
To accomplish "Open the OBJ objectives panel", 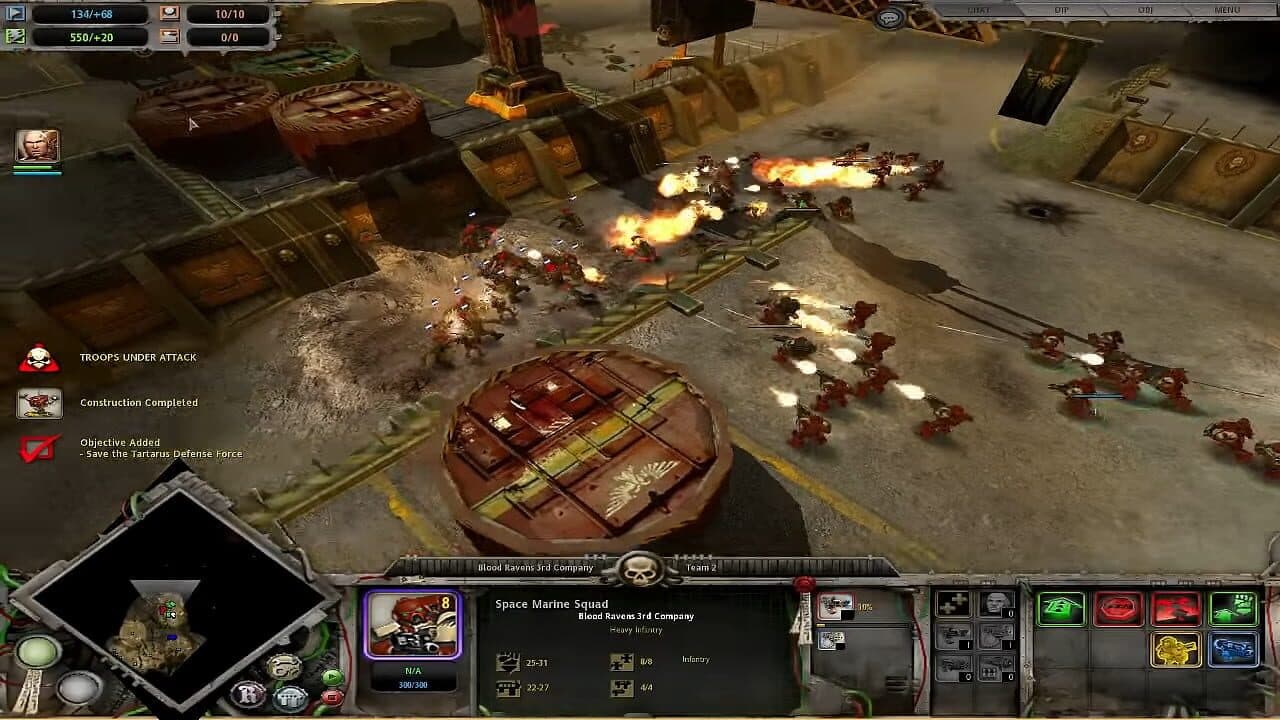I will pyautogui.click(x=1145, y=9).
